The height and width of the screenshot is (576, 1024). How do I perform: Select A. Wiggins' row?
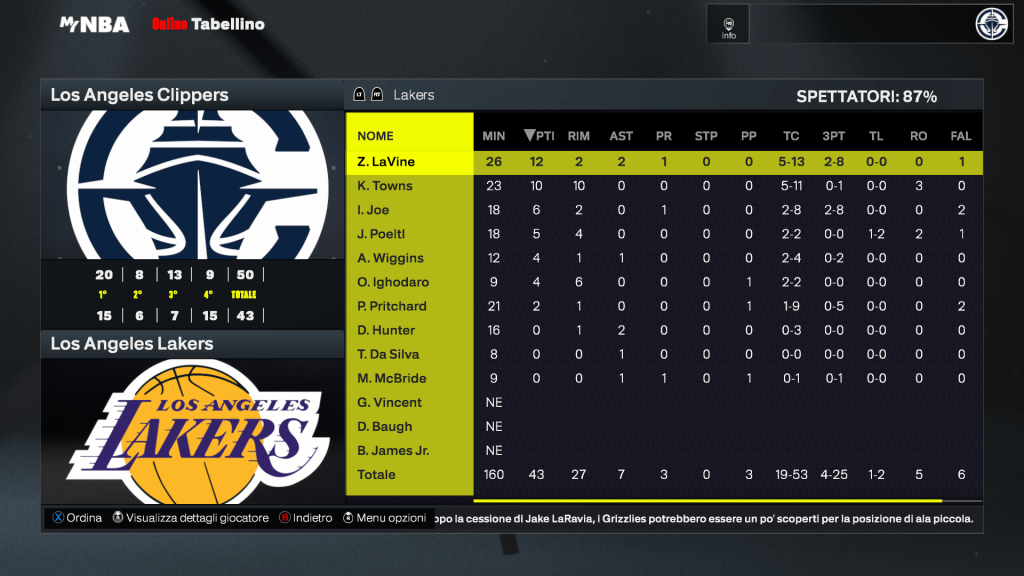(x=387, y=258)
